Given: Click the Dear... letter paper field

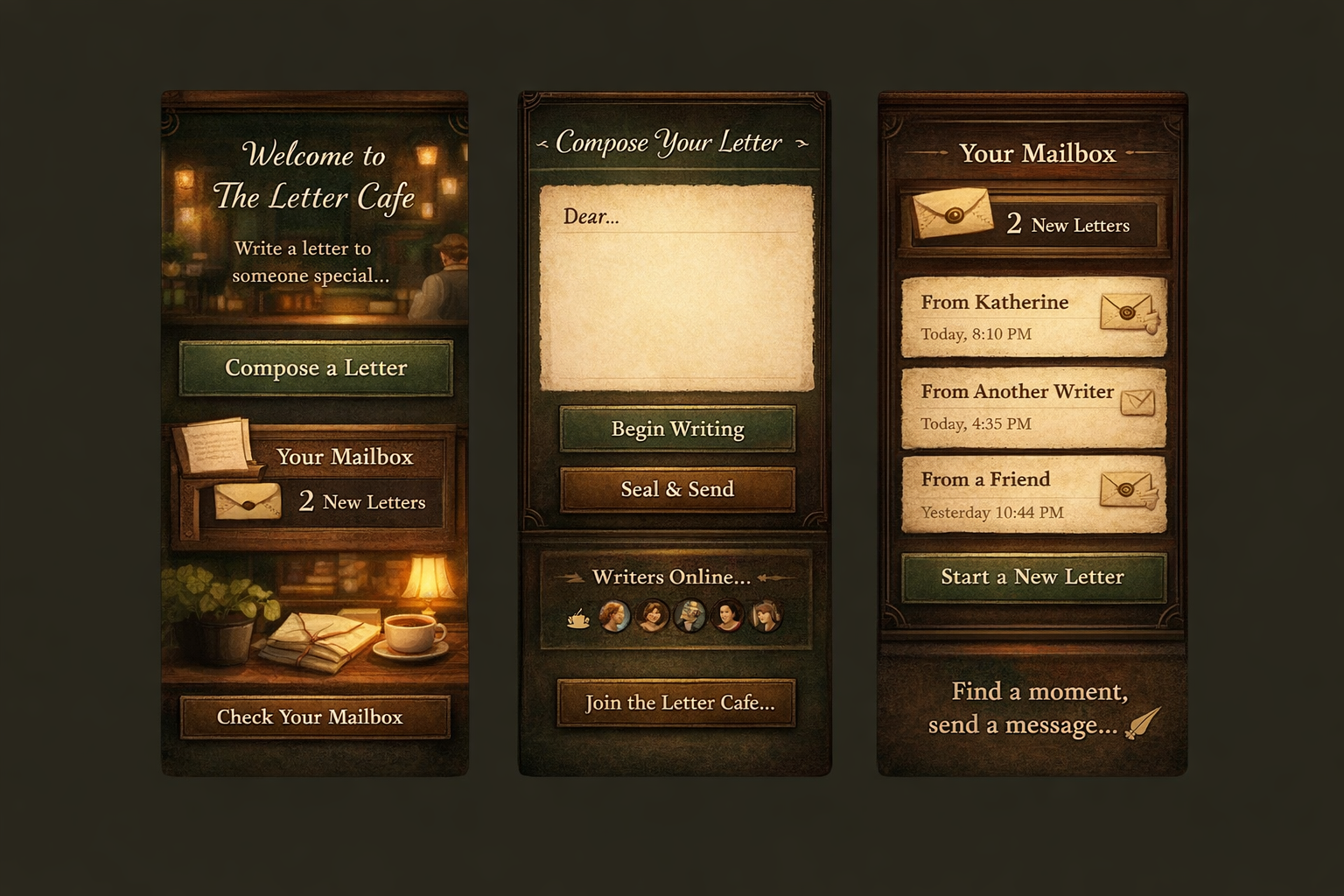Looking at the screenshot, I should (676, 289).
